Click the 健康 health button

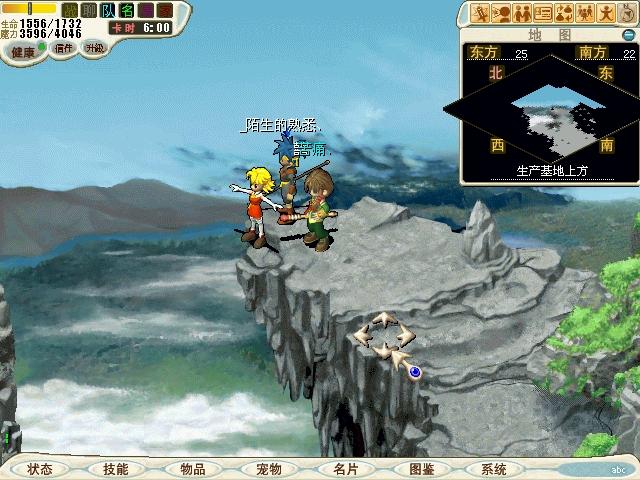tap(23, 51)
